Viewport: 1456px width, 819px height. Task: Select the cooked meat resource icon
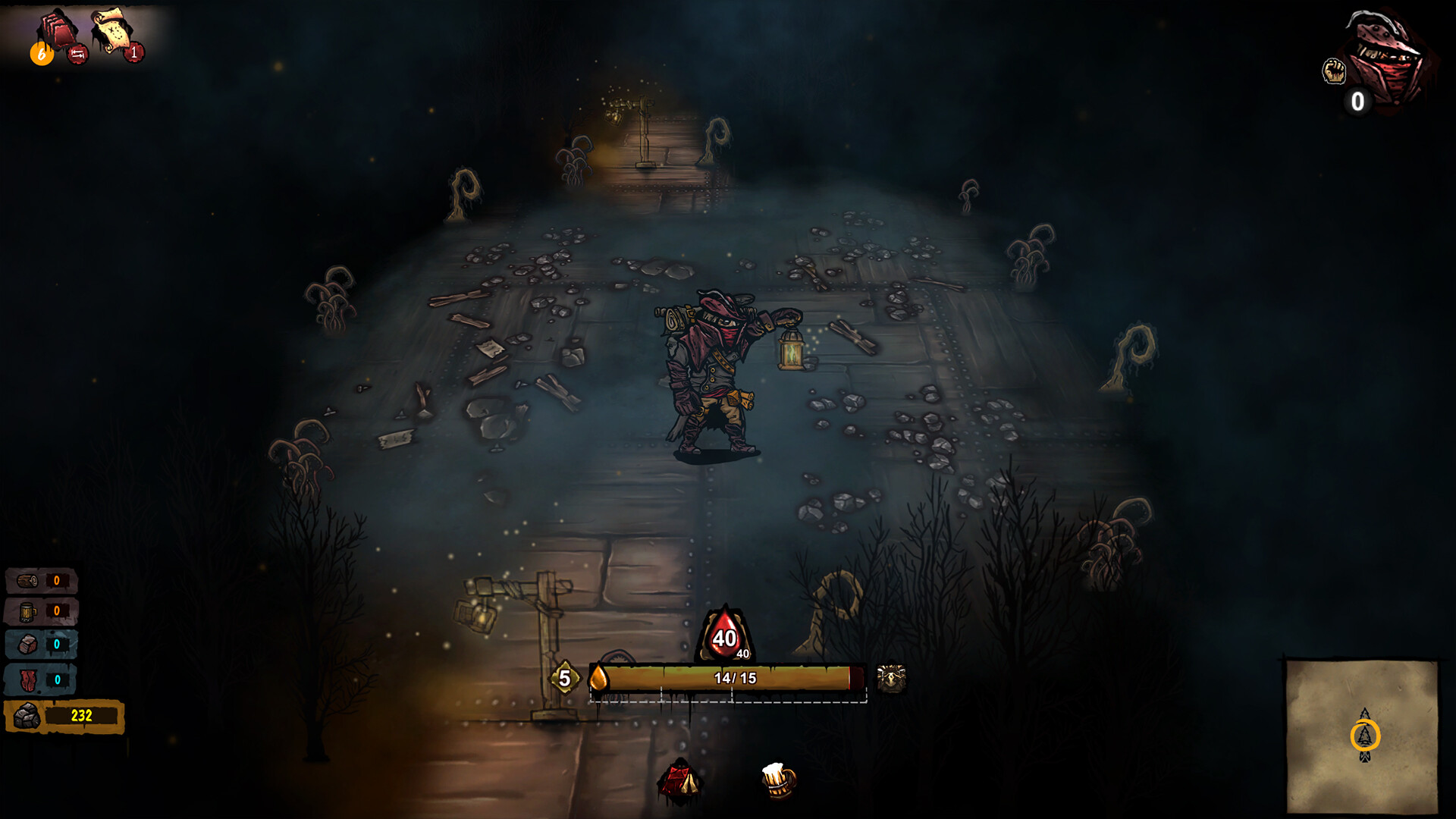click(x=27, y=643)
